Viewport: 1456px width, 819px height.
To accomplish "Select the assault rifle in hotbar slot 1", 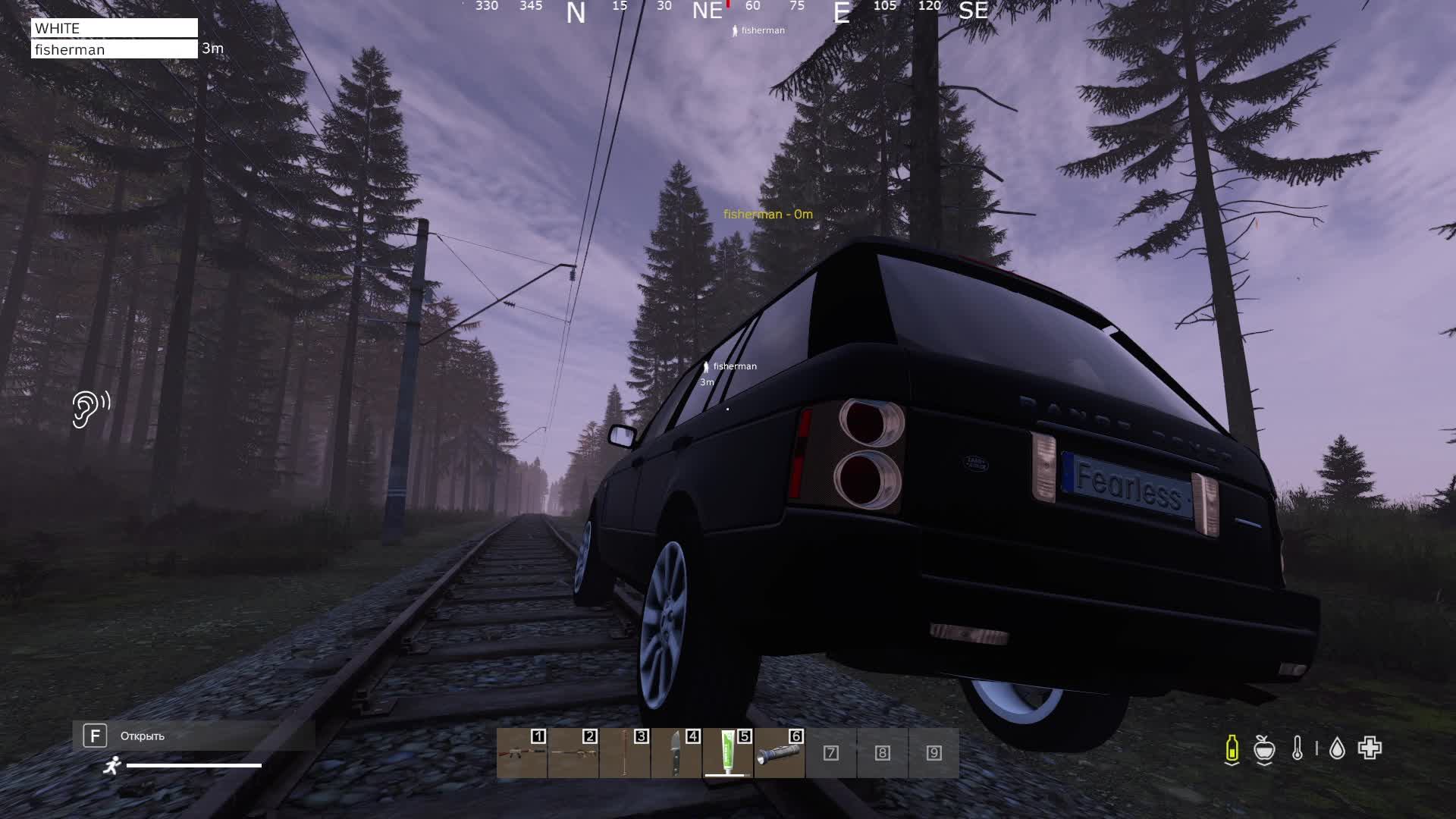I will pos(522,753).
